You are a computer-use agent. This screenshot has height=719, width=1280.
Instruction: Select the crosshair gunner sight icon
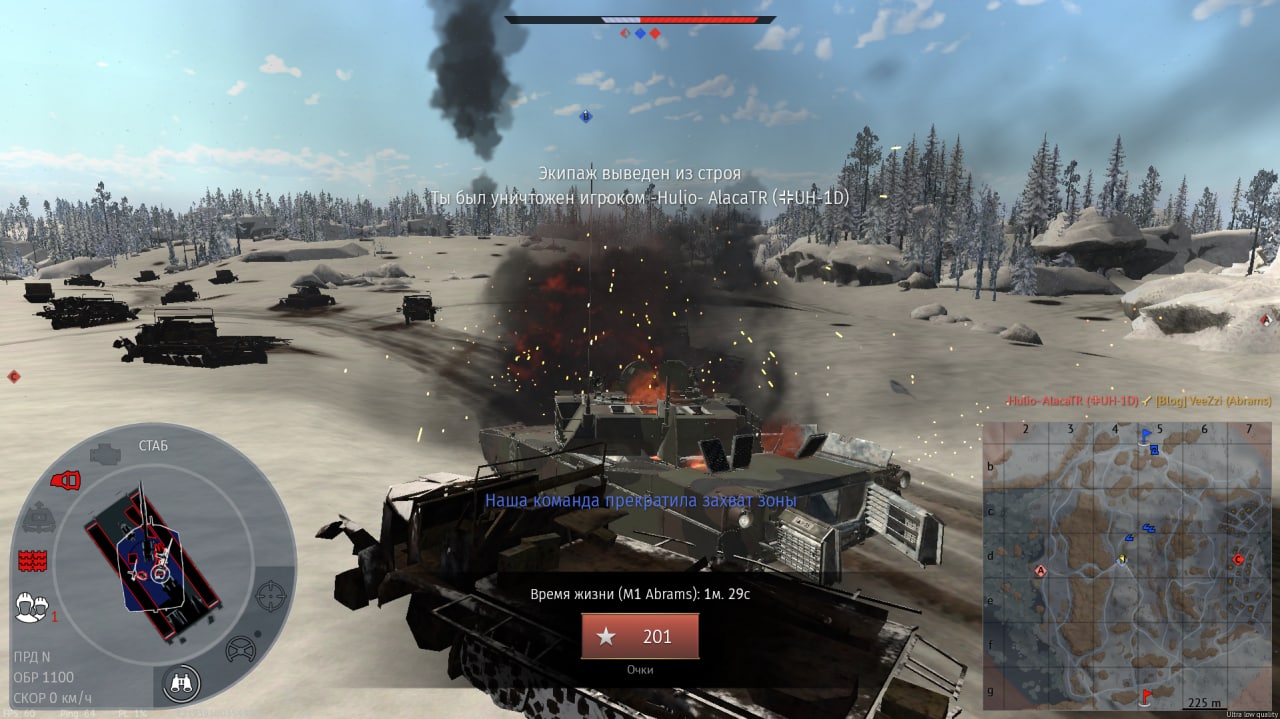click(x=270, y=596)
